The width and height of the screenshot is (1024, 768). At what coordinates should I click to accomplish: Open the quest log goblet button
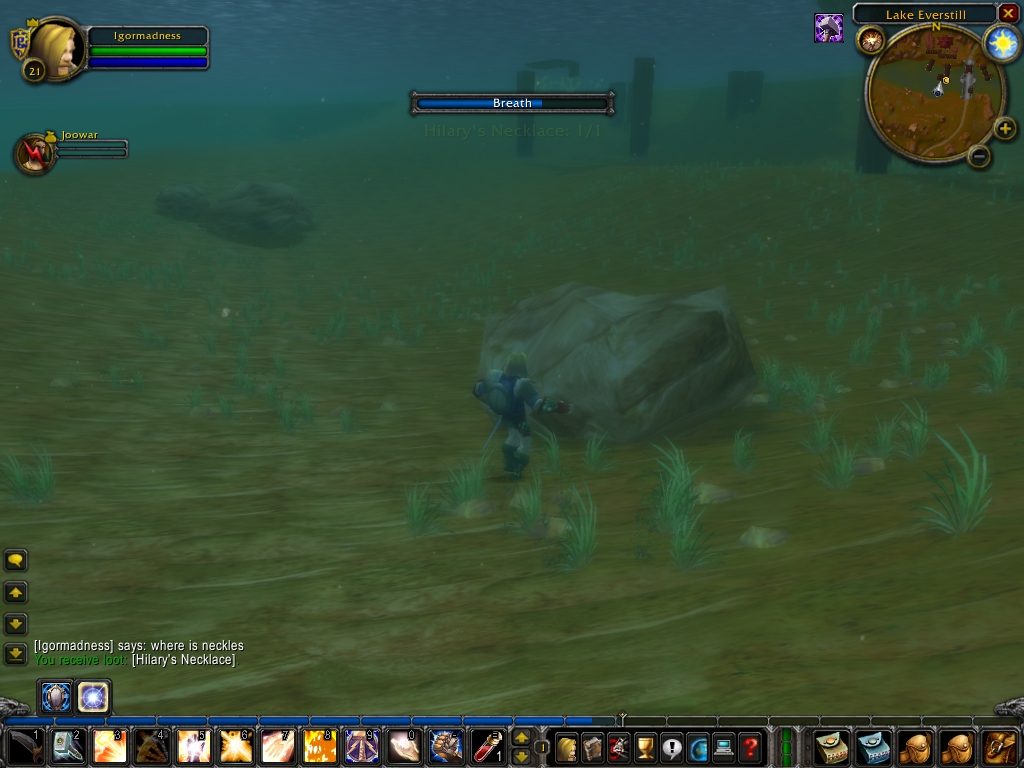[x=645, y=747]
